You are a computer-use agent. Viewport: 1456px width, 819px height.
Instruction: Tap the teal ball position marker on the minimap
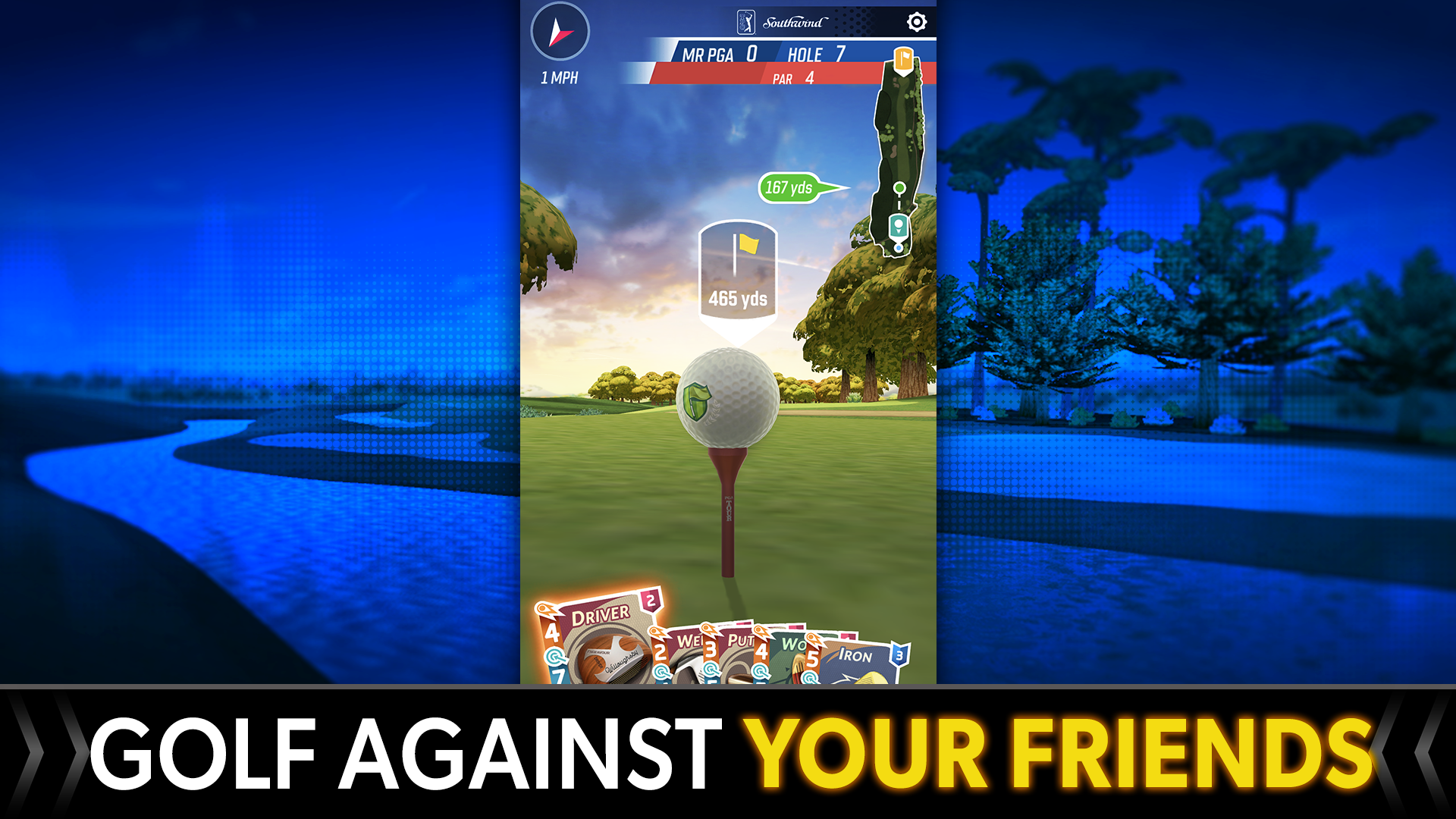click(899, 225)
